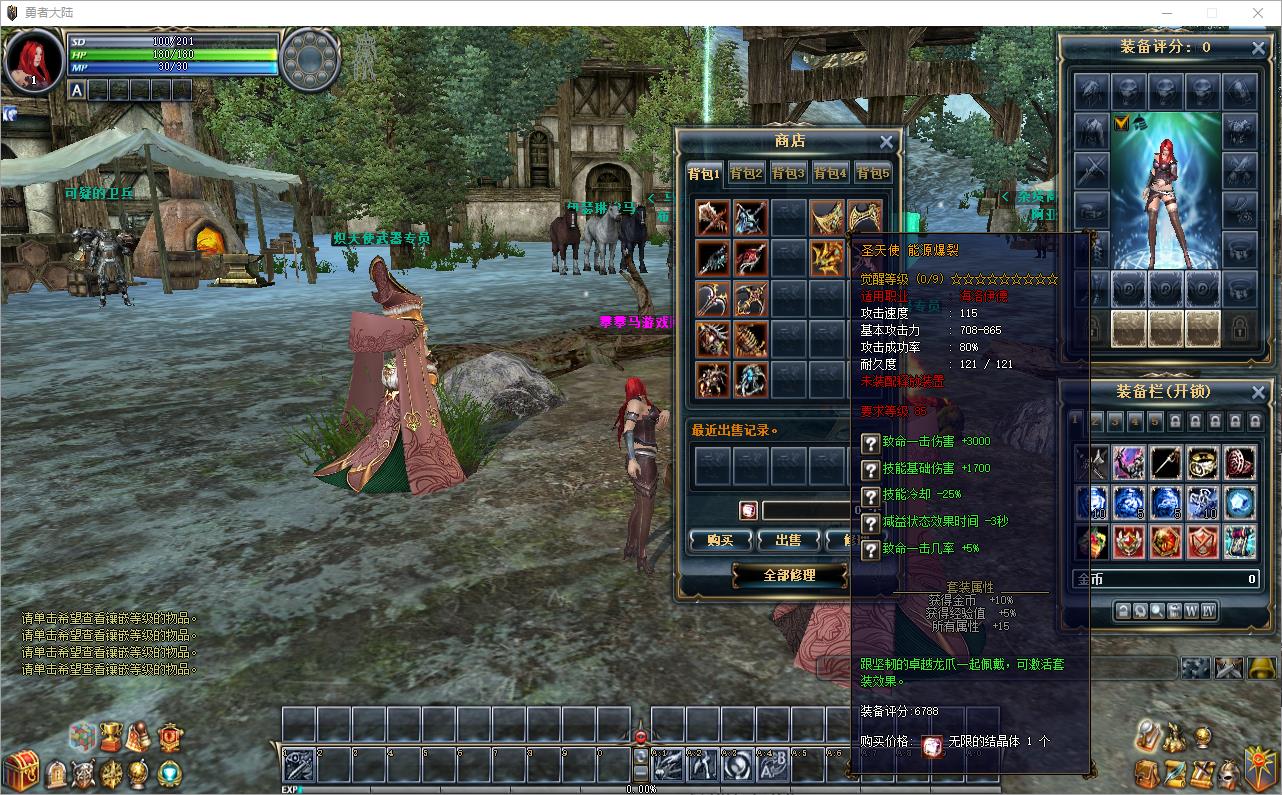Select the golden horned helmet shop item
Viewport: 1282px width, 795px height.
pyautogui.click(x=827, y=258)
